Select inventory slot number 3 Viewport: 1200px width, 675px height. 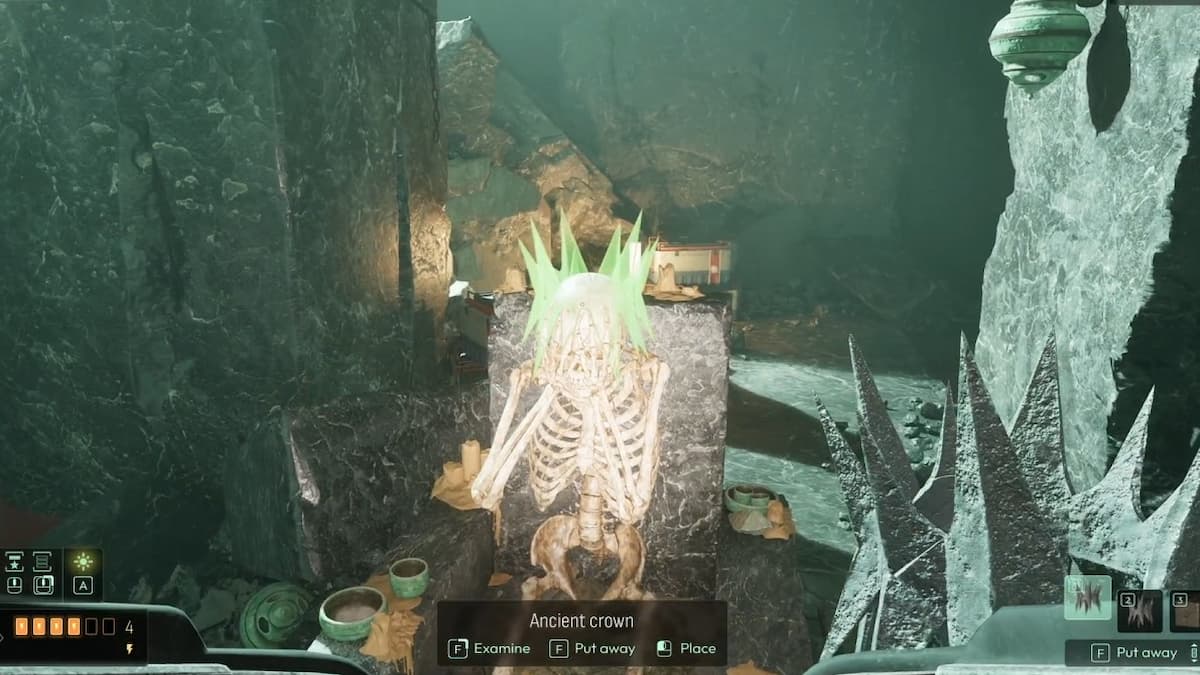coord(1186,611)
